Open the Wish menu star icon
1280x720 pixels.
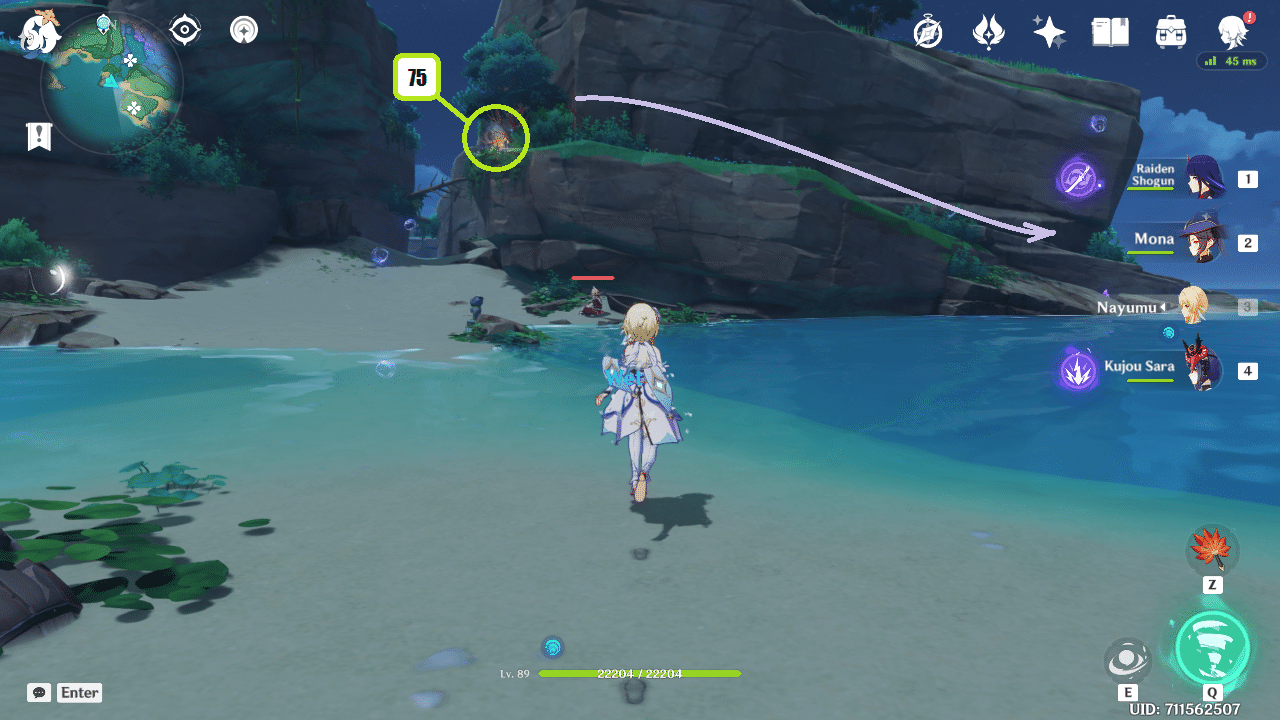(x=1048, y=31)
